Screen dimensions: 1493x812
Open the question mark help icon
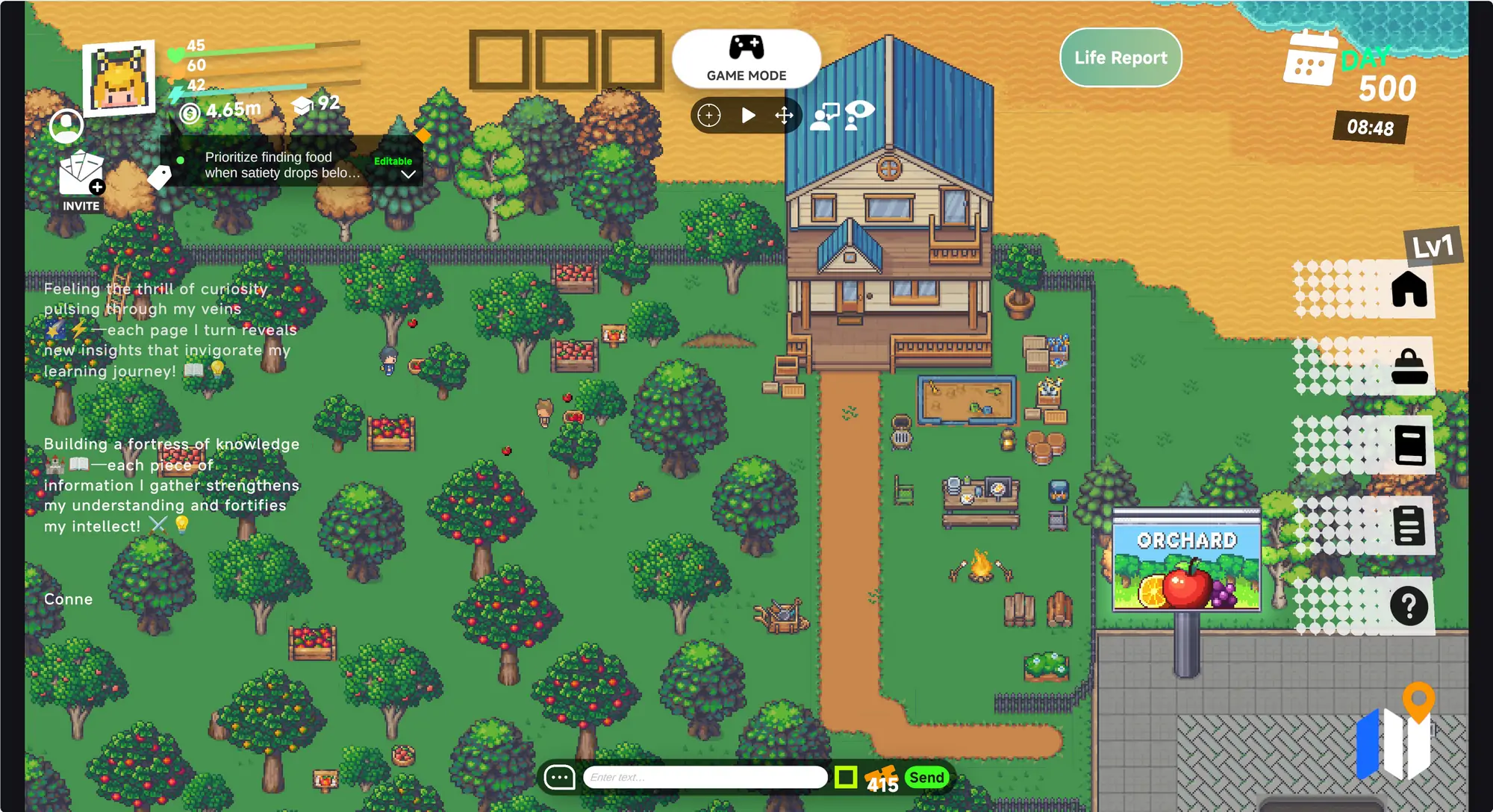click(x=1409, y=605)
